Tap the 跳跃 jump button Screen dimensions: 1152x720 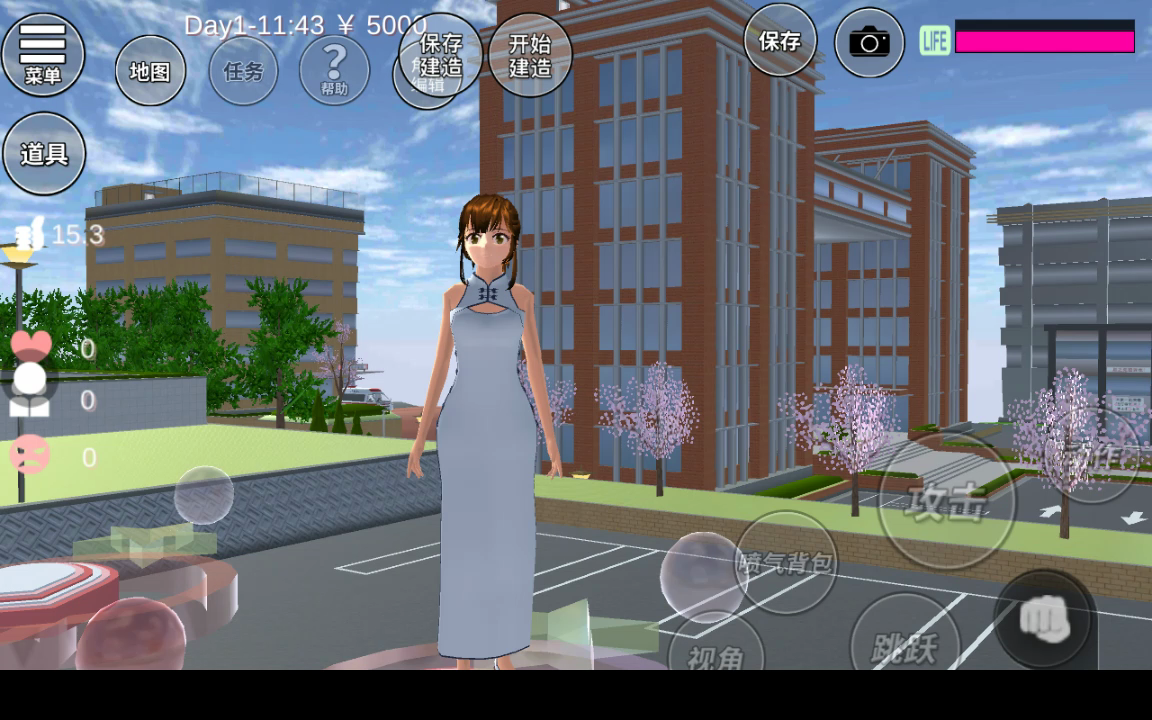click(905, 643)
